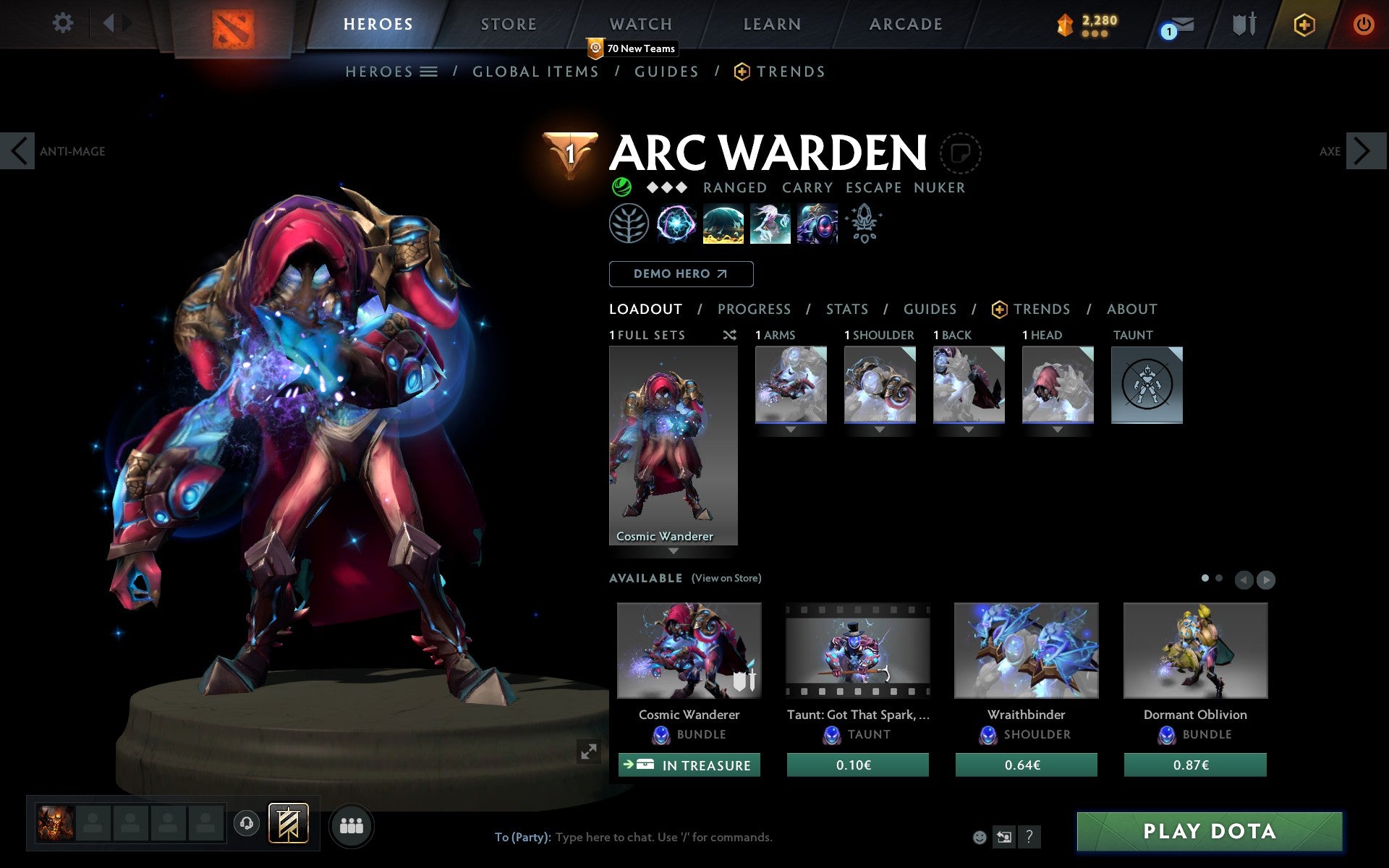Select the Tempest Double ability icon
1389x868 pixels.
coord(817,224)
